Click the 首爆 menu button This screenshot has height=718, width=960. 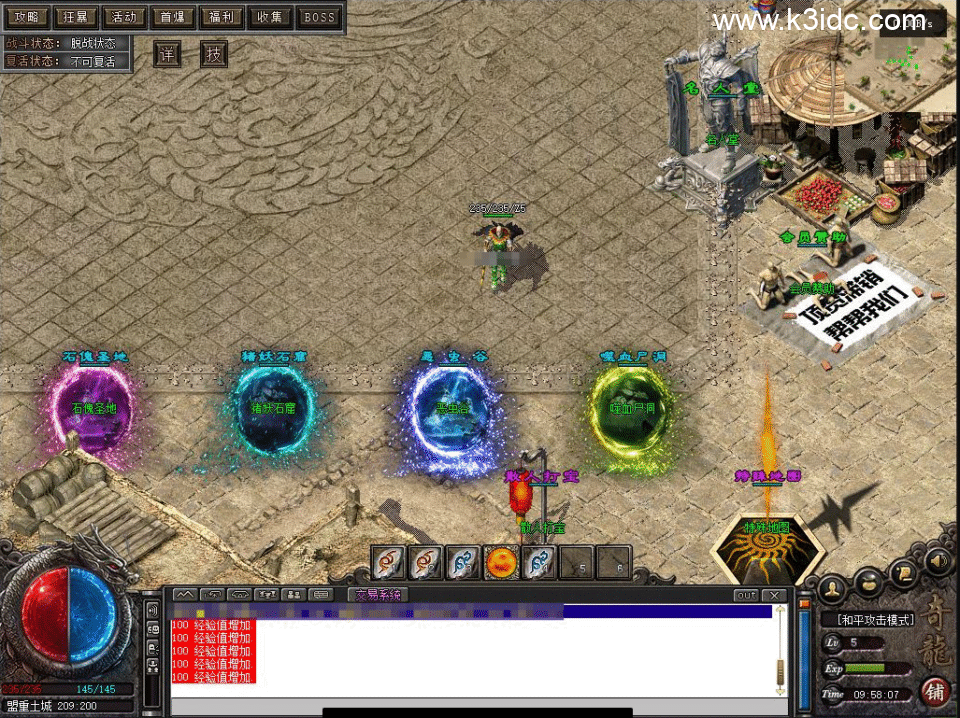[173, 17]
